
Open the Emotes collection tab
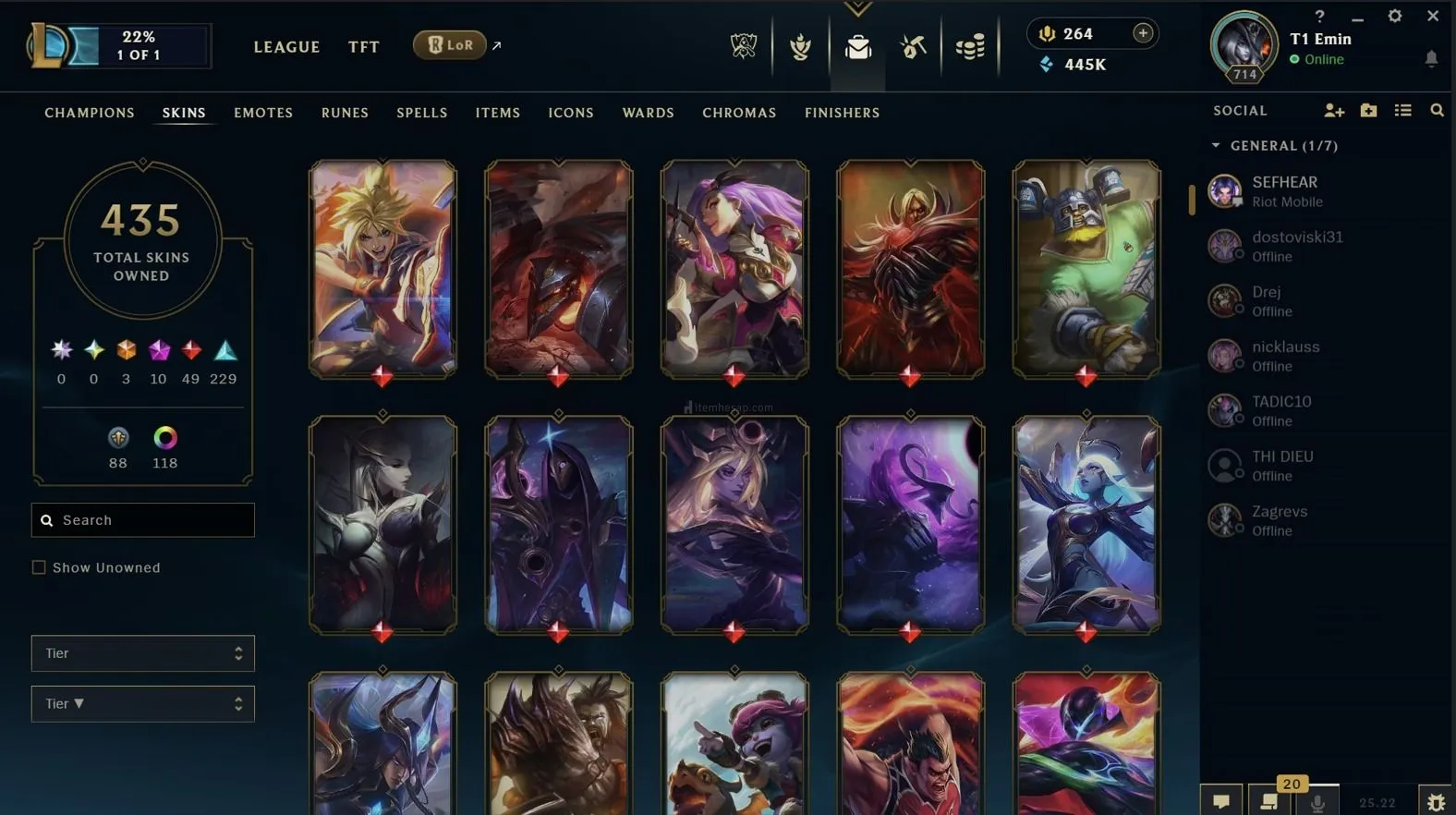tap(263, 113)
